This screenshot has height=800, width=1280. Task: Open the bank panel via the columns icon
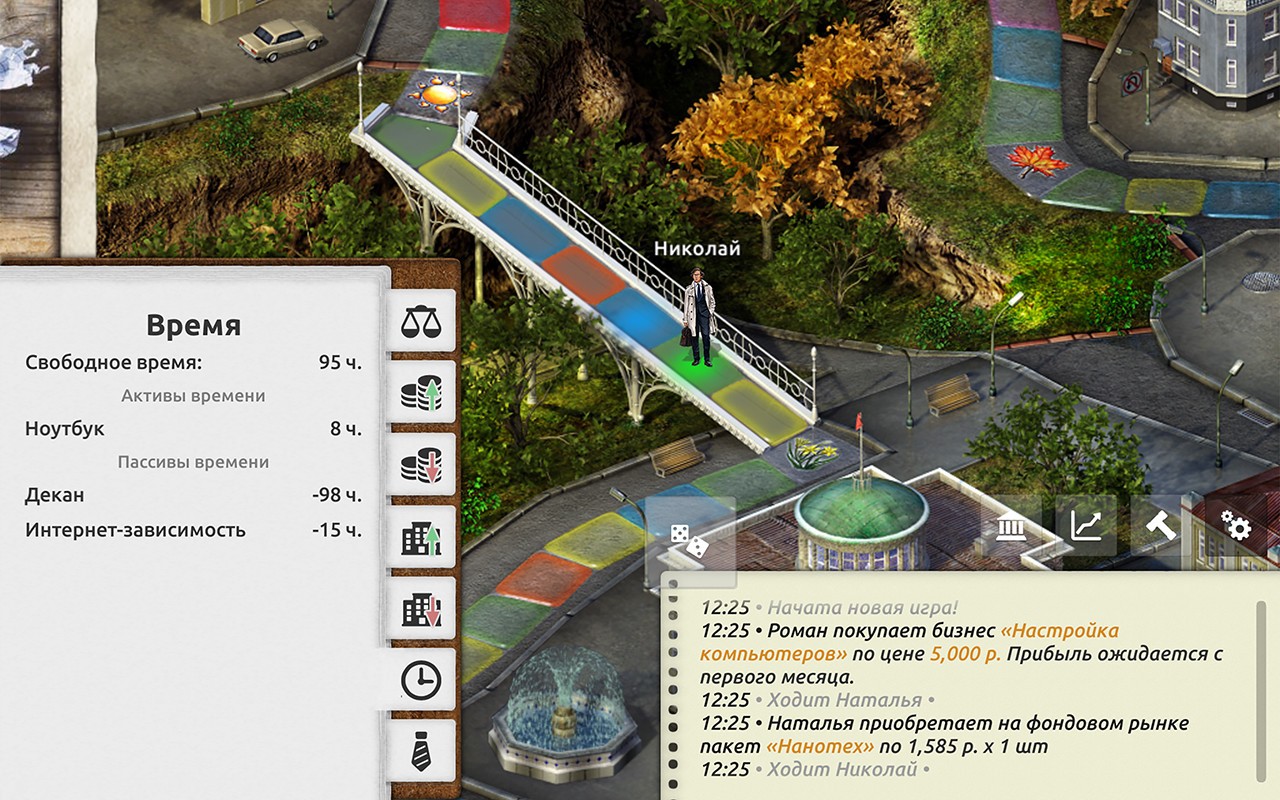(x=1013, y=526)
